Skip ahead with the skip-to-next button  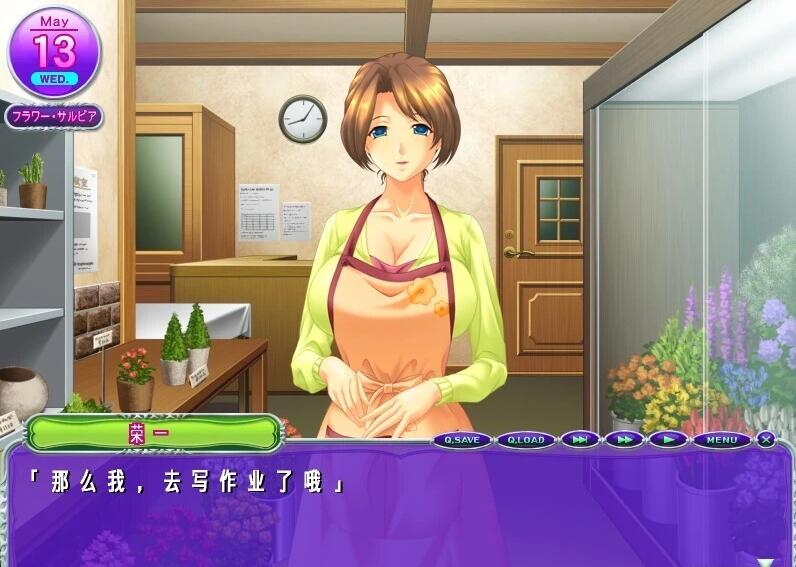pos(580,440)
